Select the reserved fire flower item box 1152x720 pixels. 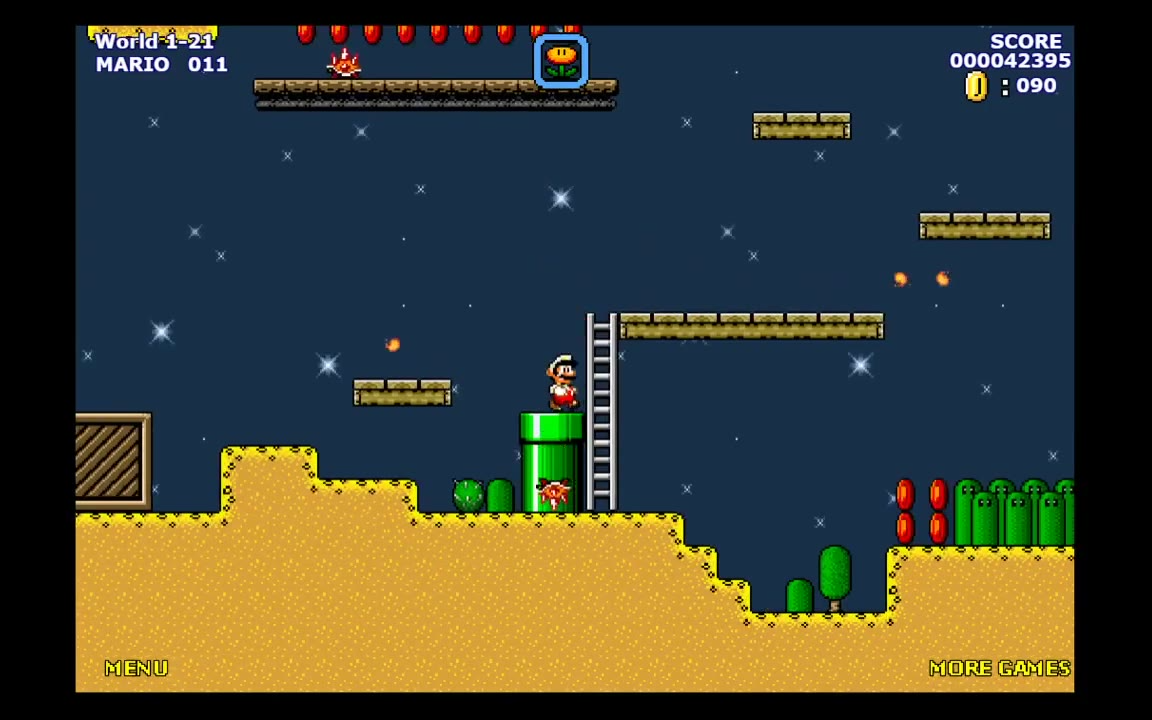click(x=561, y=60)
